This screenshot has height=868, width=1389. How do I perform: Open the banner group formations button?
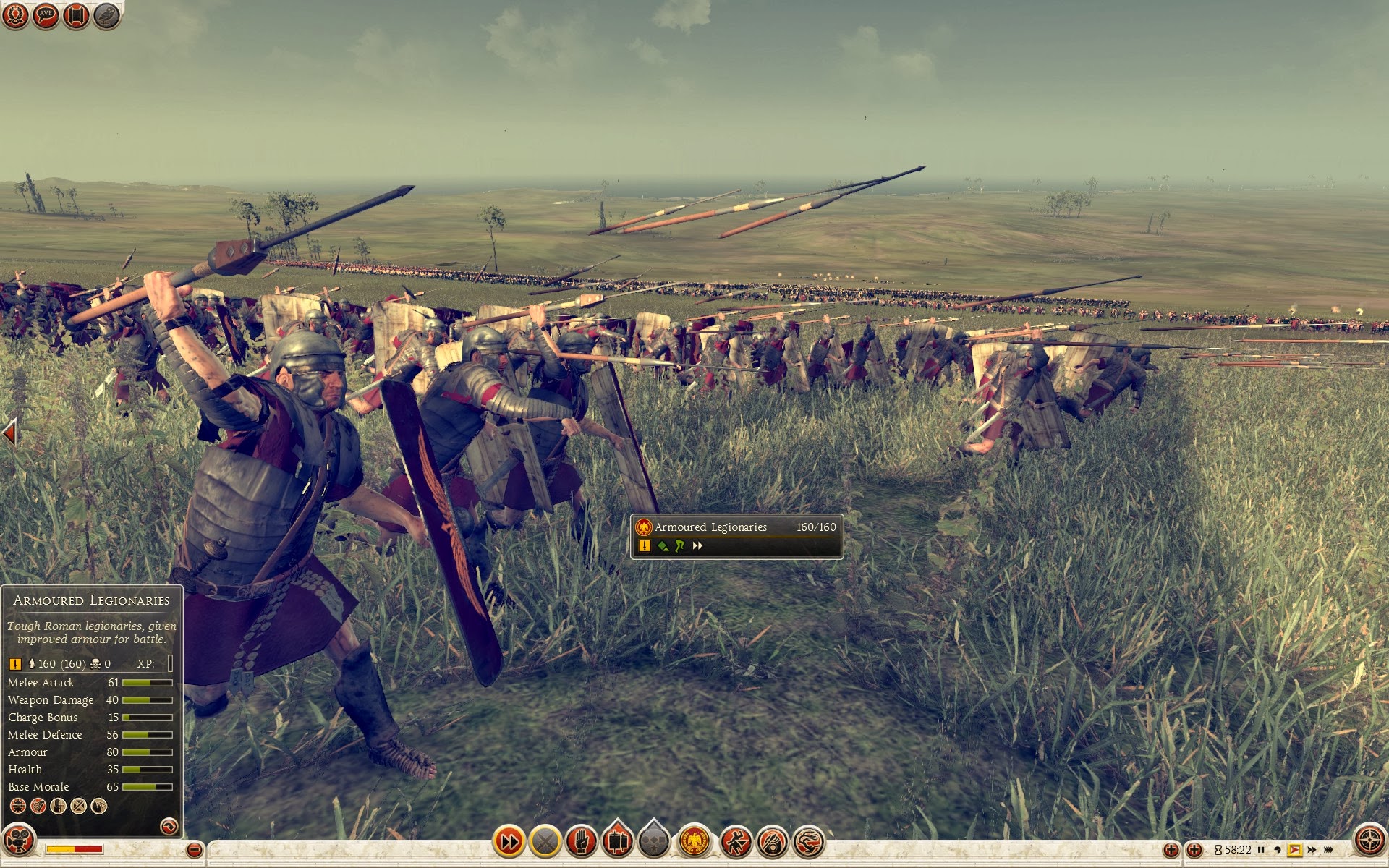click(x=617, y=841)
